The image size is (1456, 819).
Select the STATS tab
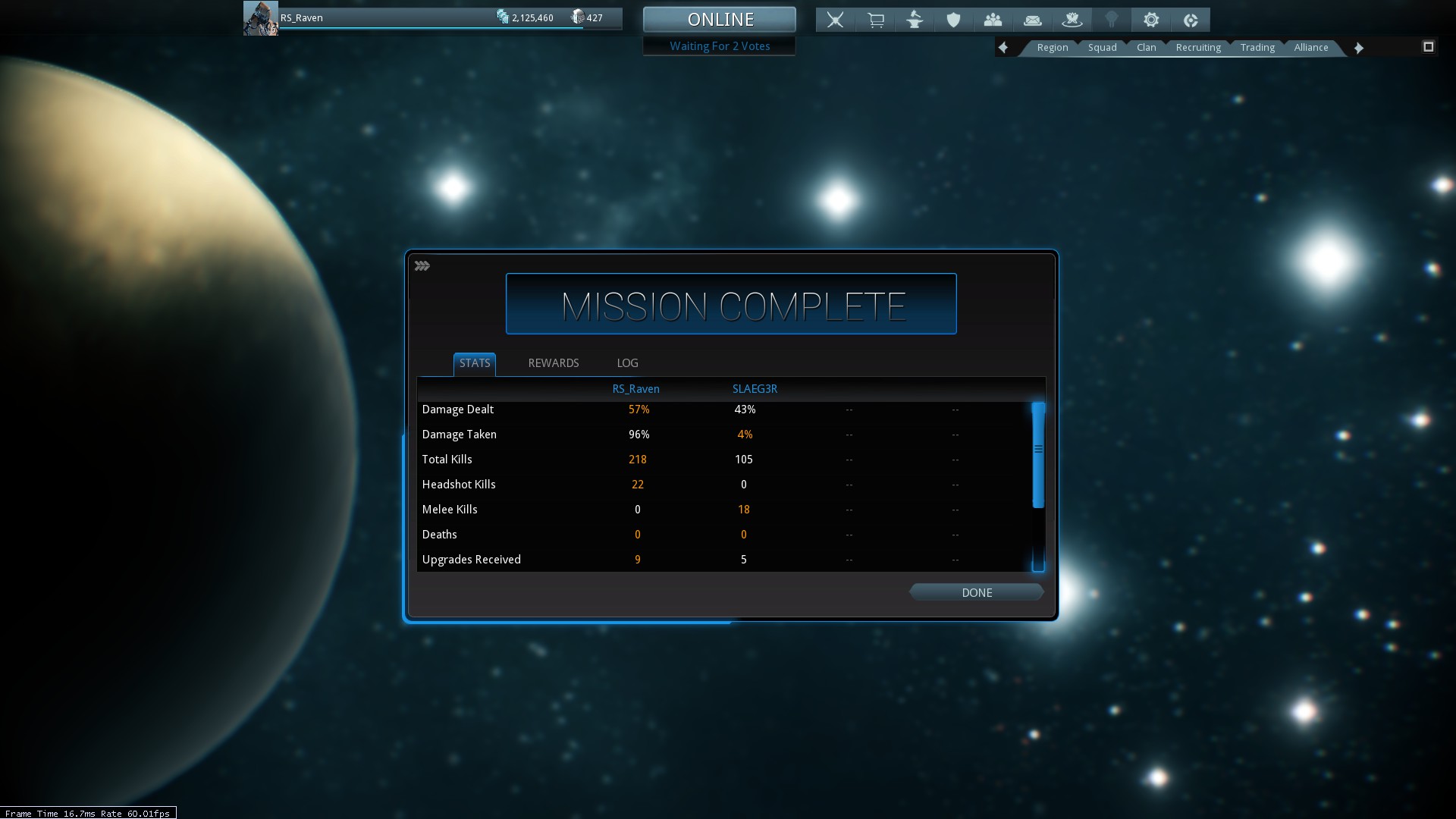[x=475, y=363]
